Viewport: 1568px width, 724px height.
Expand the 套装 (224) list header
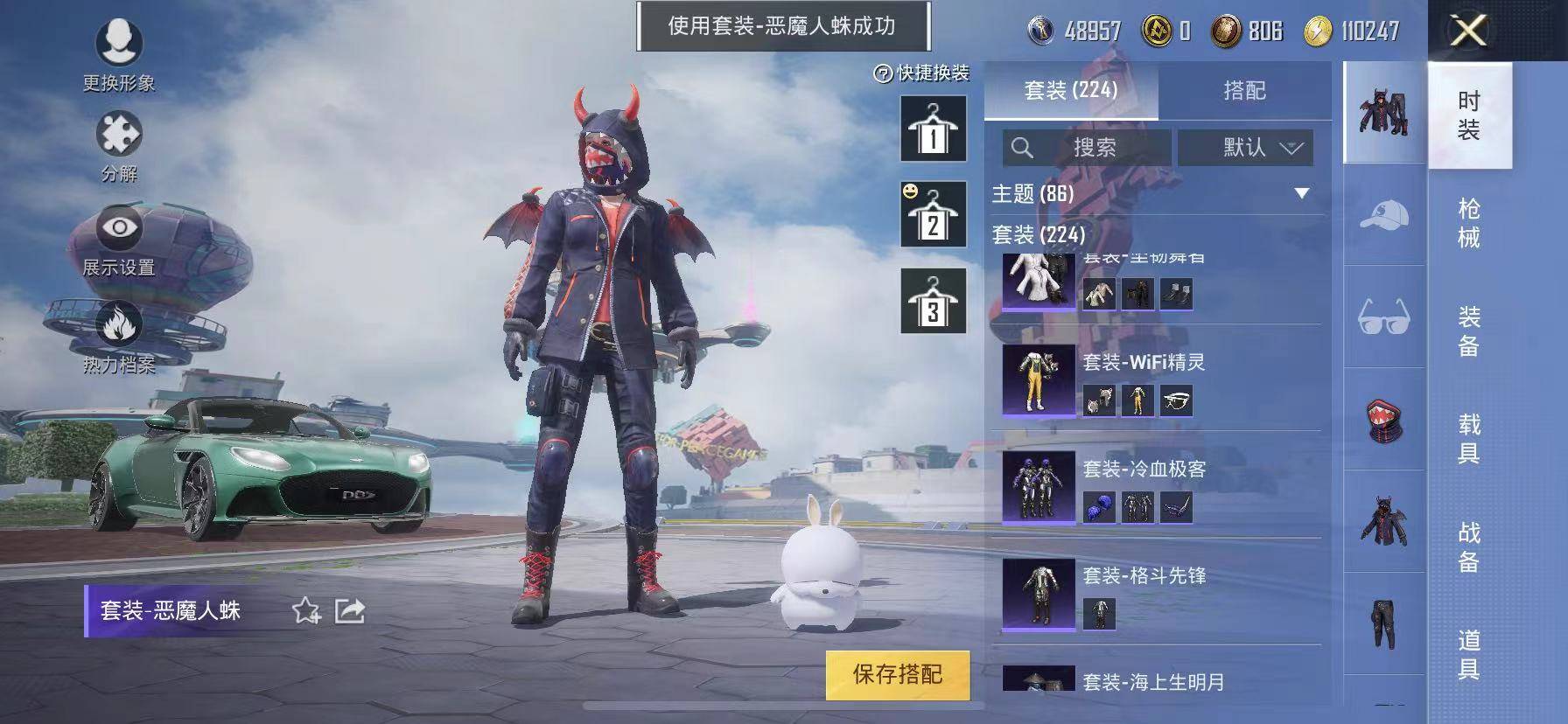pos(1038,236)
